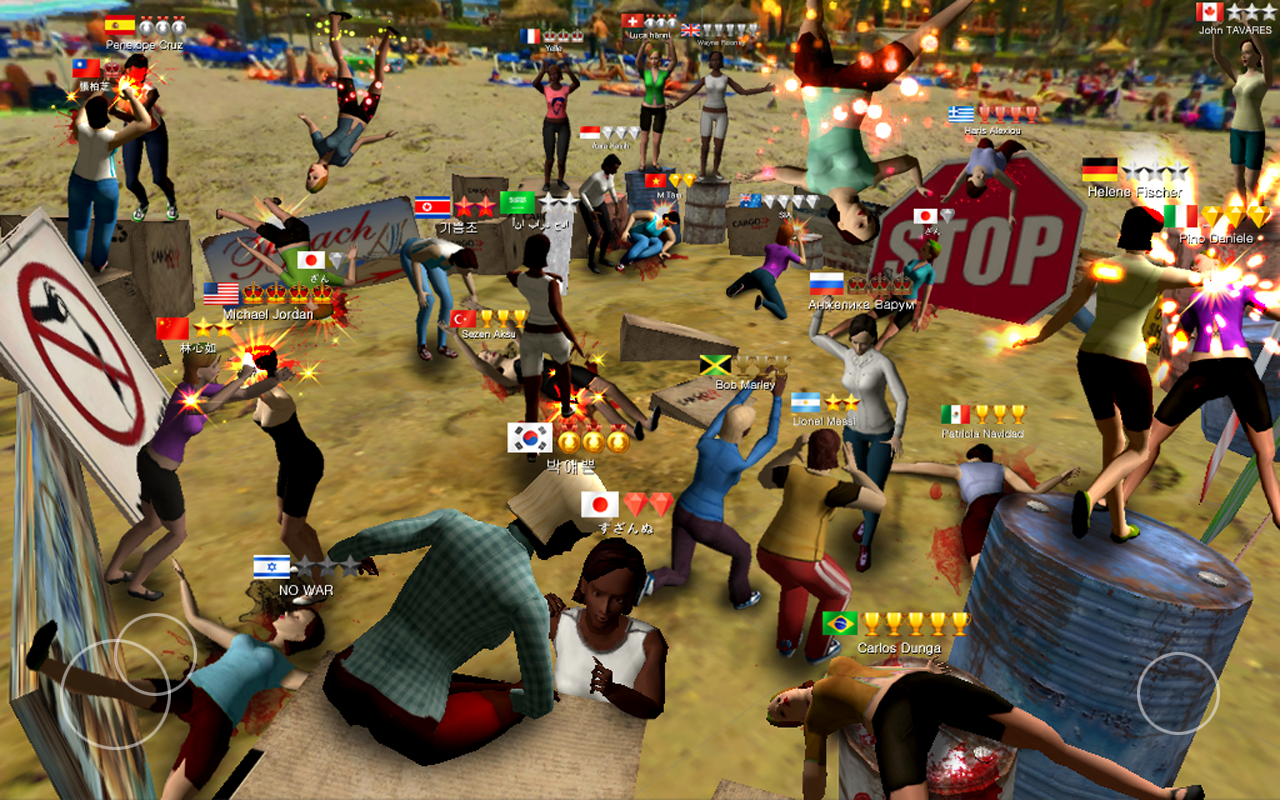Tap the round attack action button
Image resolution: width=1280 pixels, height=800 pixels.
1178,693
